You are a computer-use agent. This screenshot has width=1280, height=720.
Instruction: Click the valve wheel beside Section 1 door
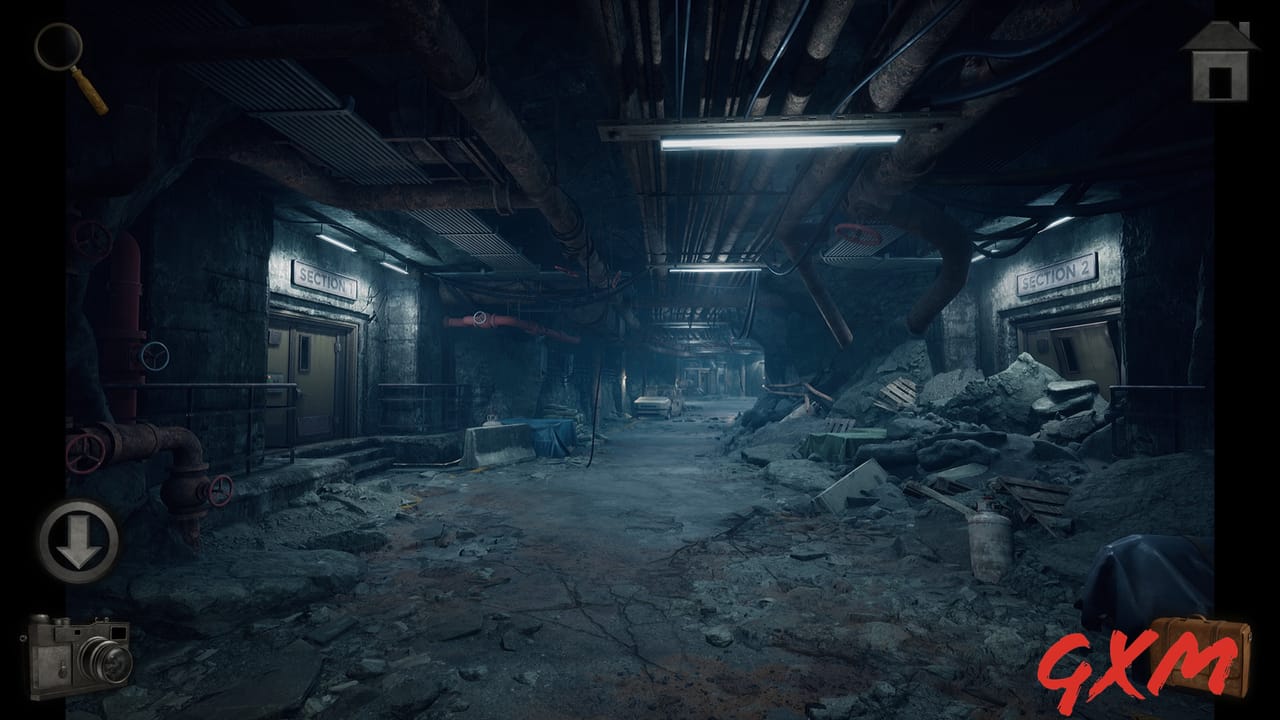pos(155,355)
